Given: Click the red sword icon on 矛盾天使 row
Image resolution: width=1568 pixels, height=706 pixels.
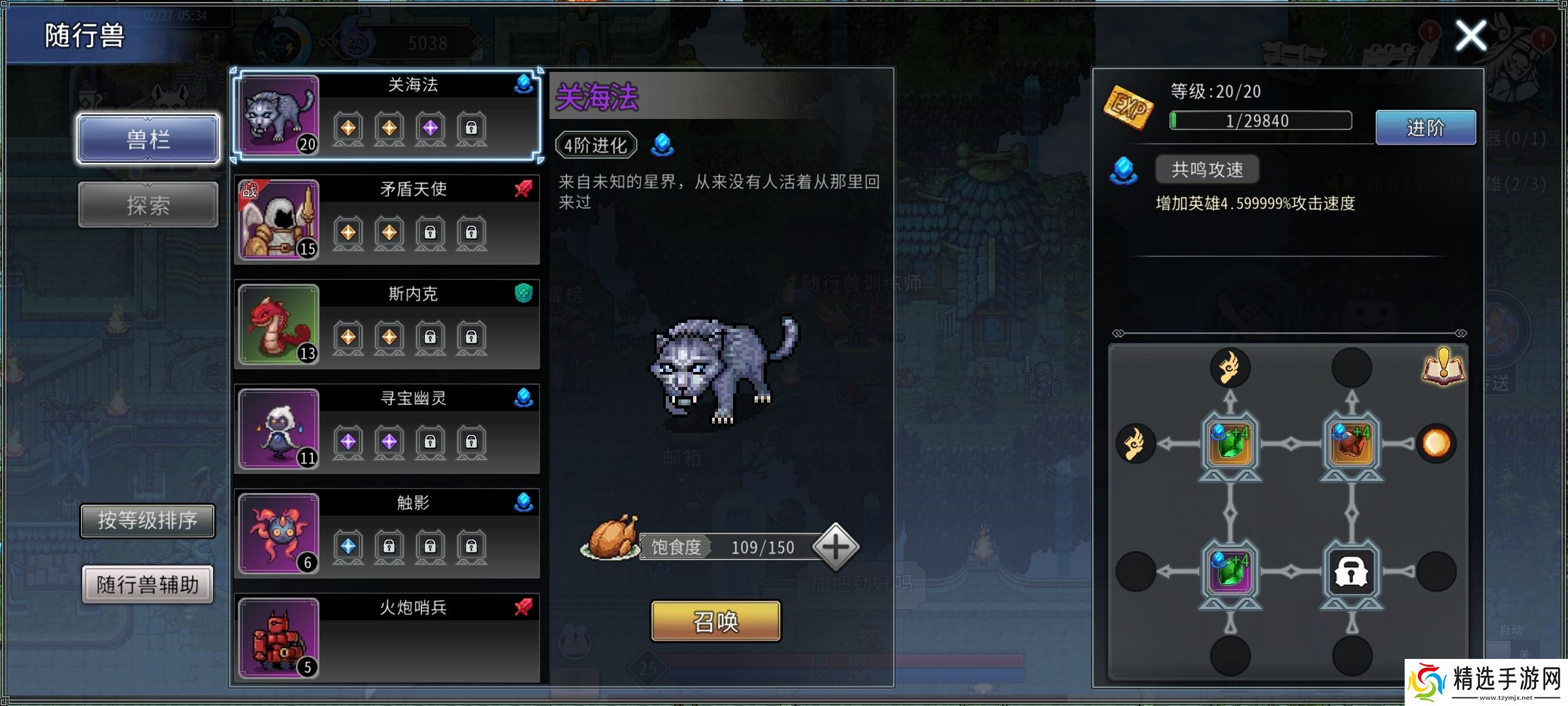Looking at the screenshot, I should pyautogui.click(x=523, y=188).
